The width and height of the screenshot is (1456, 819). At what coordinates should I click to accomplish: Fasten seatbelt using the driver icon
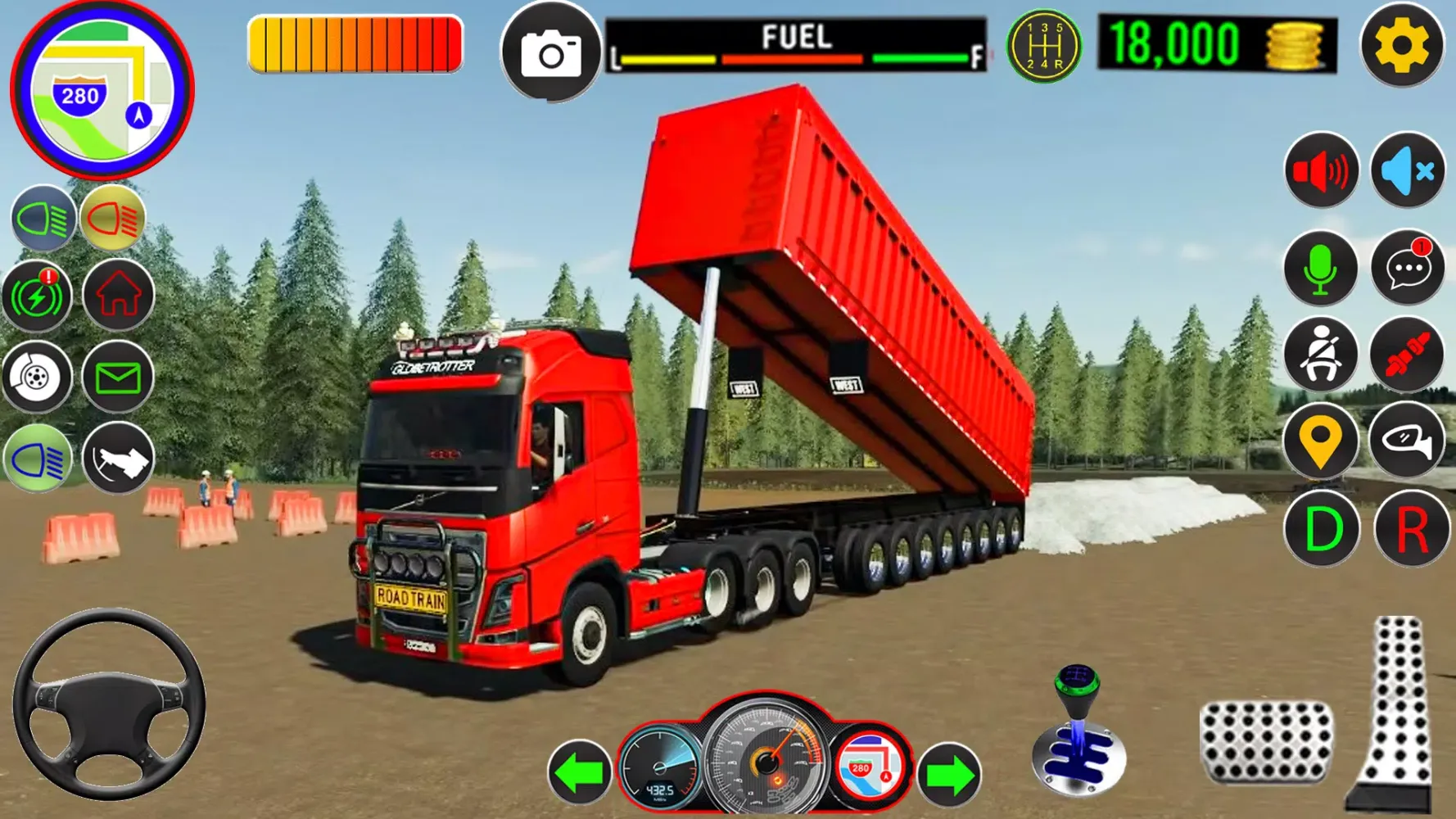coord(1320,355)
